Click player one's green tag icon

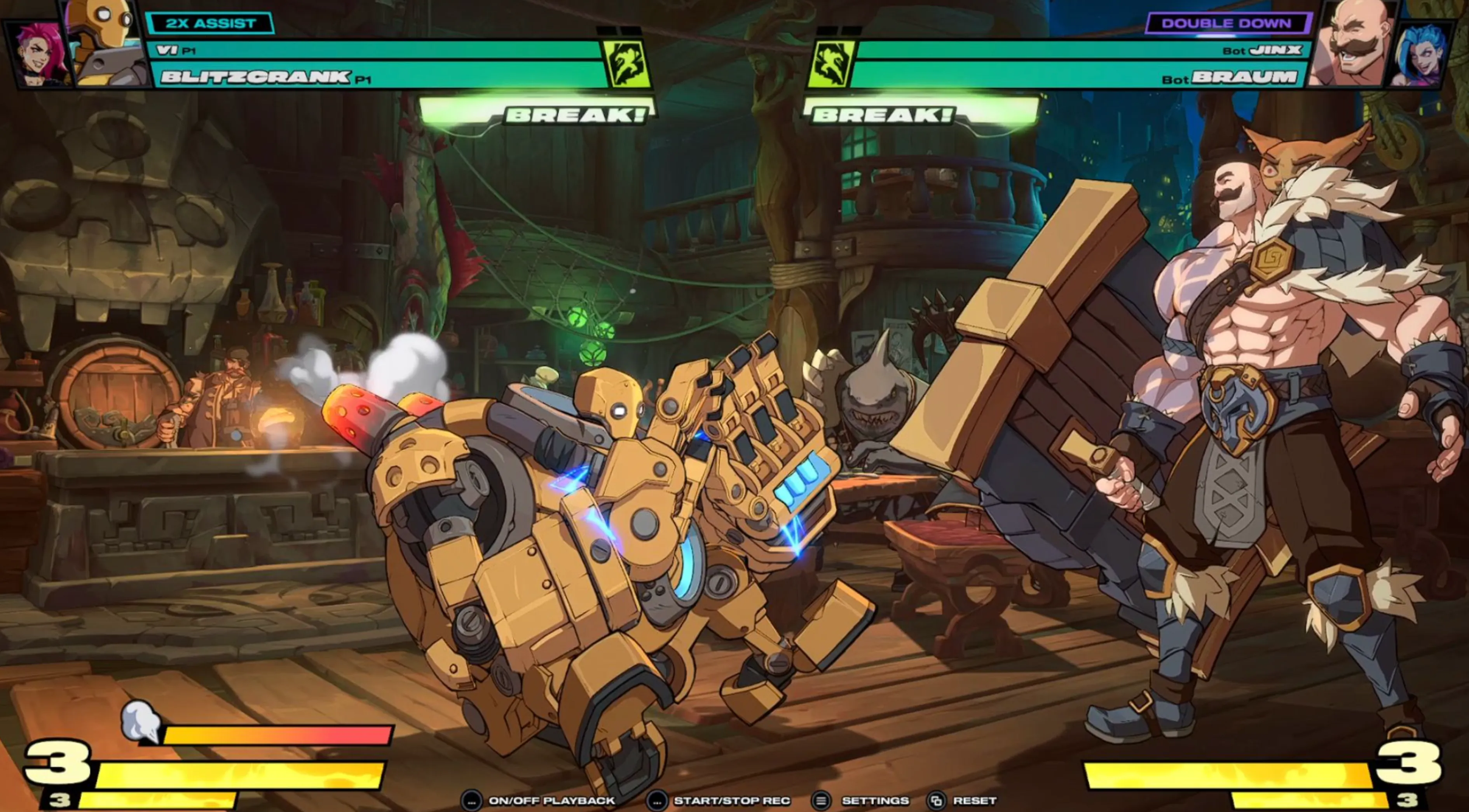(627, 63)
